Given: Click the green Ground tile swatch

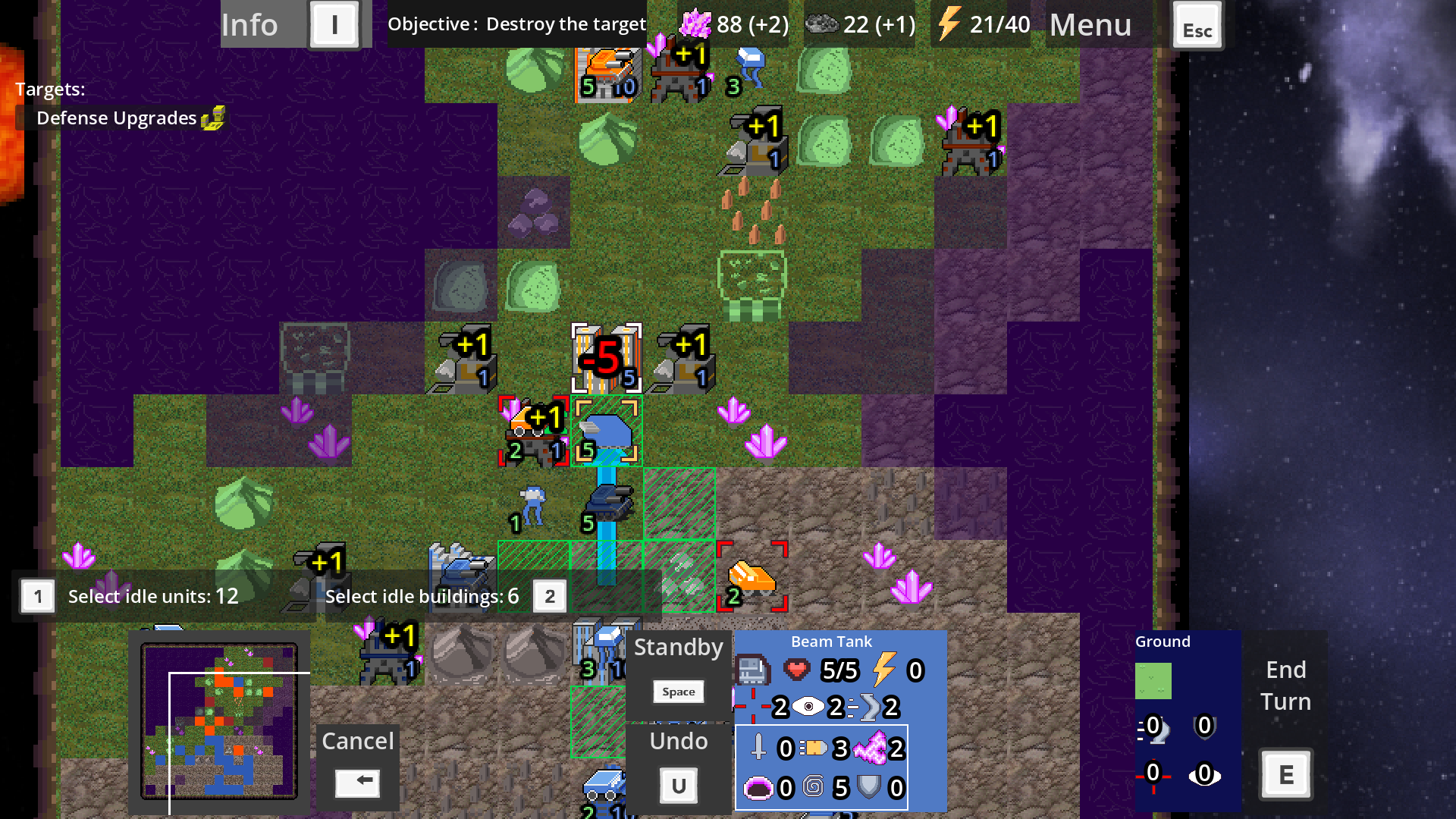Looking at the screenshot, I should 1153,680.
